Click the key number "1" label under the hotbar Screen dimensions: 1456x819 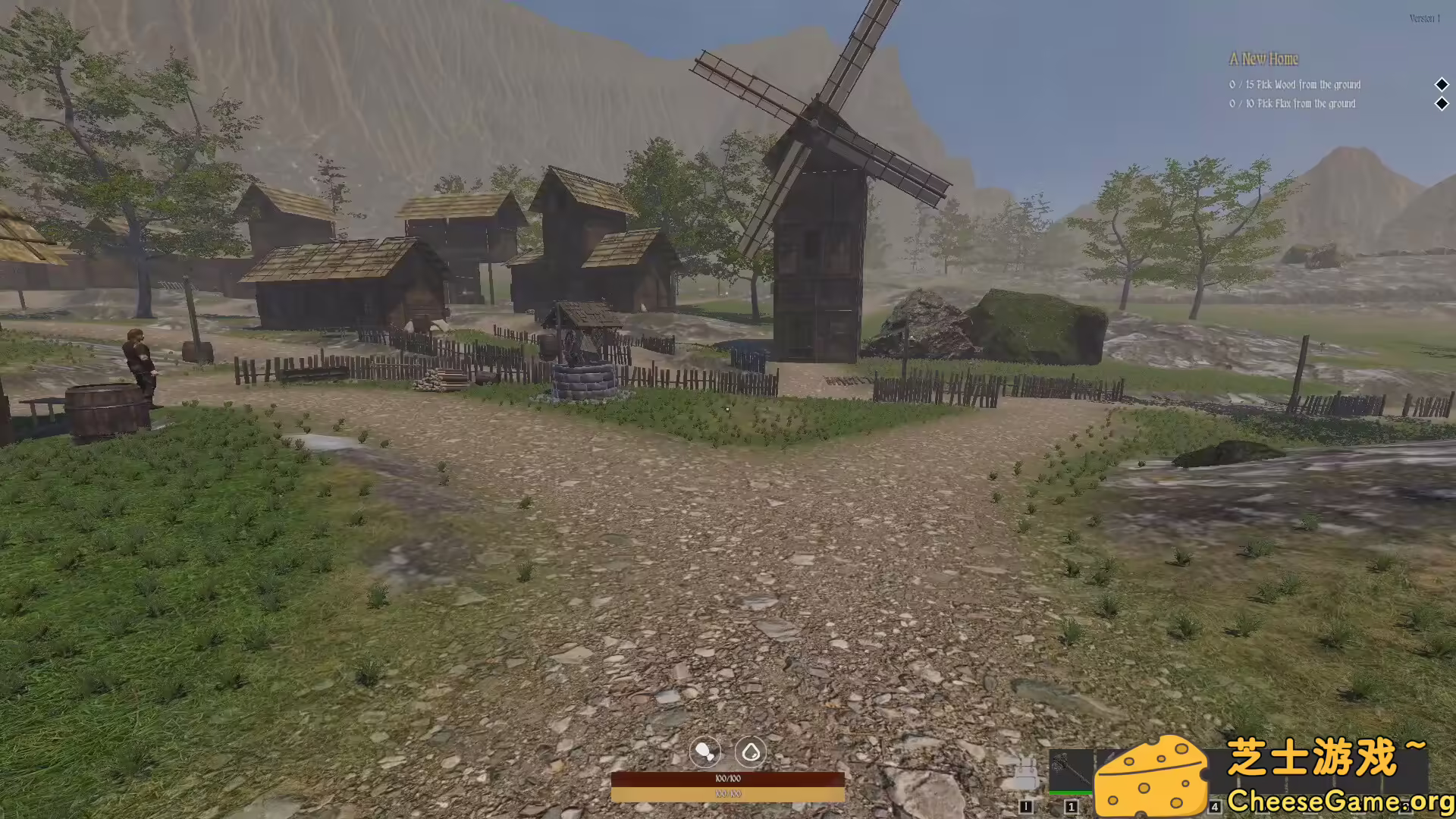[1072, 806]
